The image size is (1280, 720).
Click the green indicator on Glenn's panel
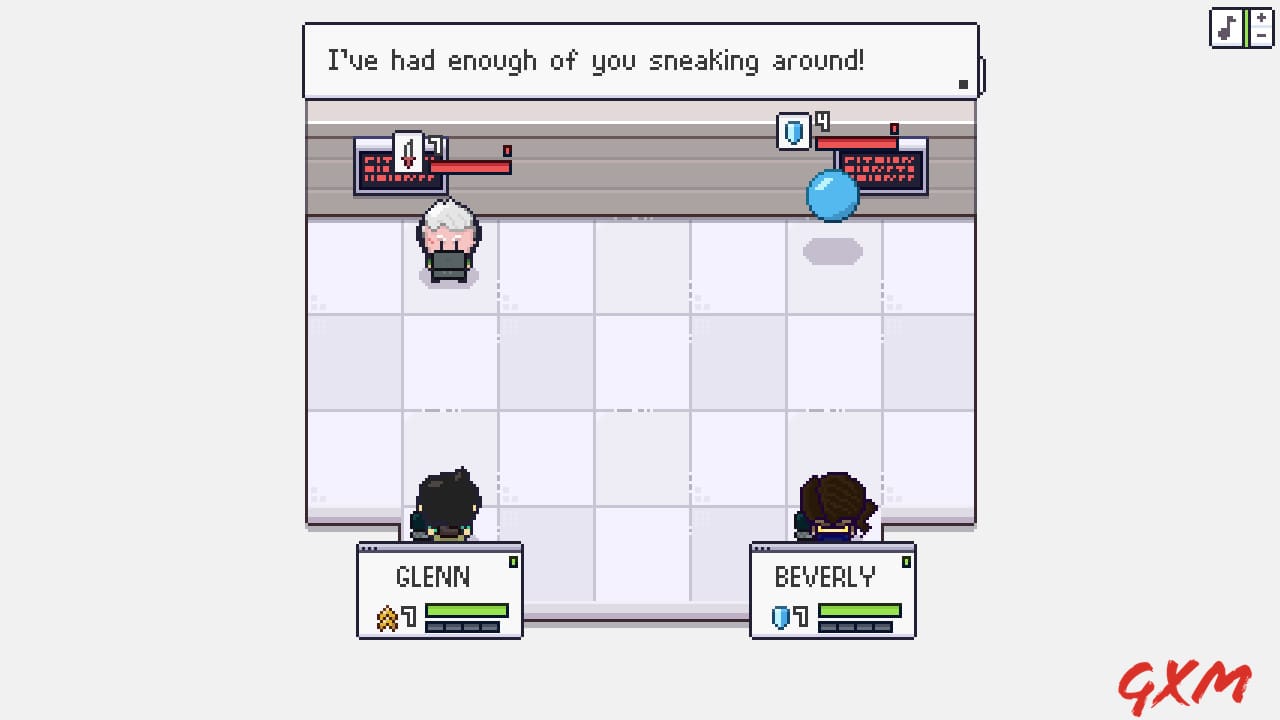[513, 563]
